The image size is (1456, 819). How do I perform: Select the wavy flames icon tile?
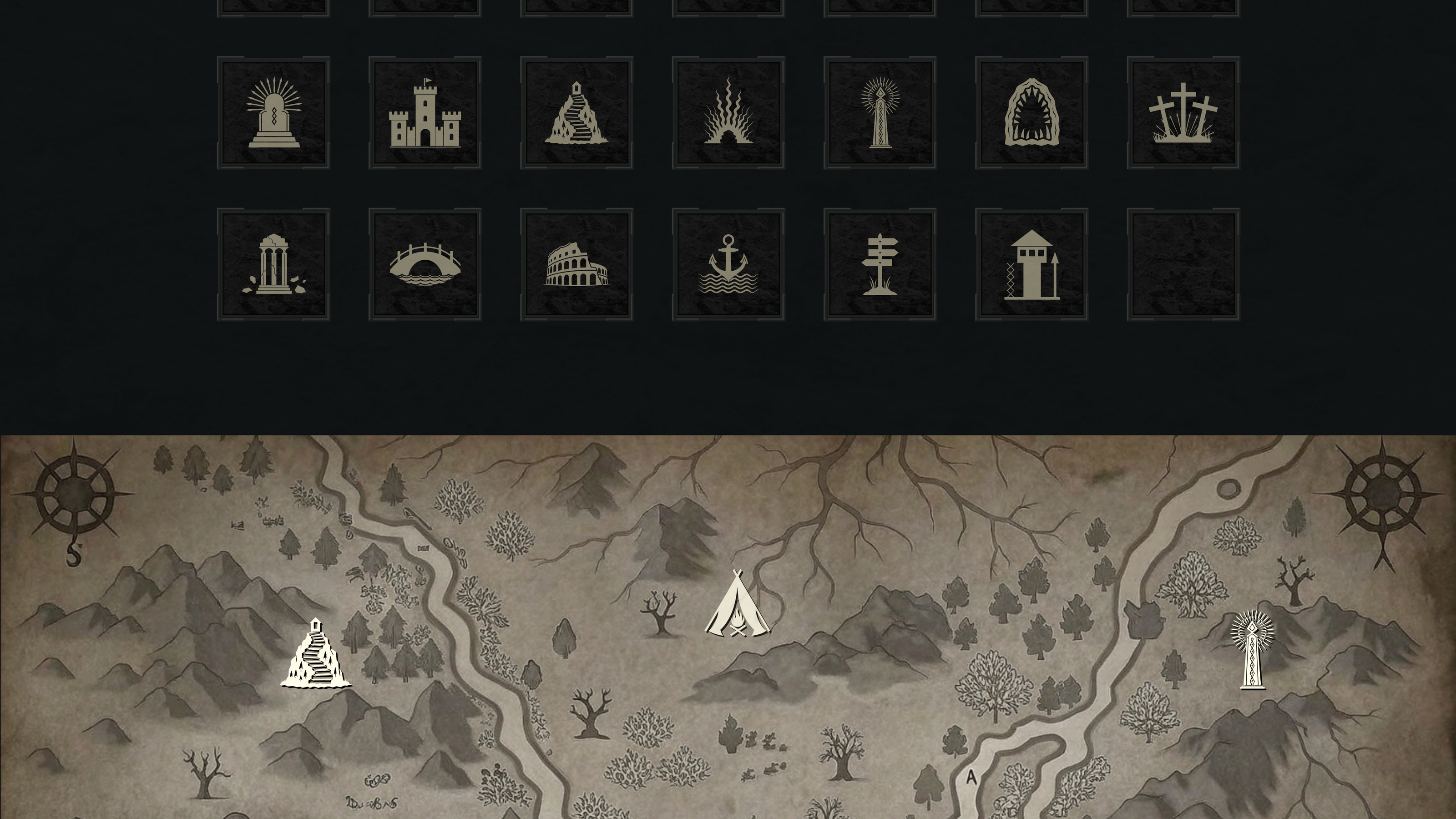coord(728,112)
